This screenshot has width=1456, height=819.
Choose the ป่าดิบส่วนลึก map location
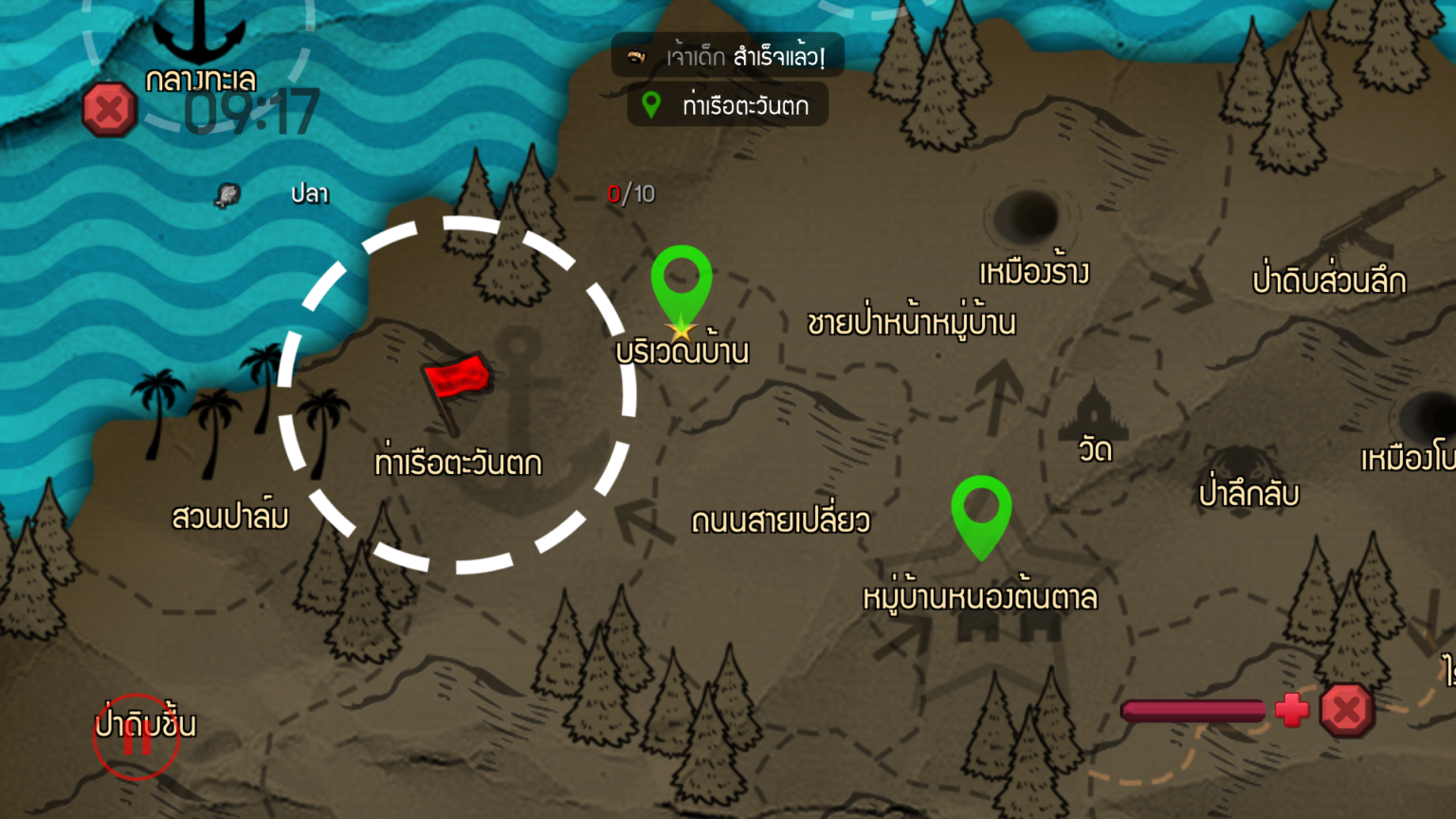pyautogui.click(x=1329, y=281)
